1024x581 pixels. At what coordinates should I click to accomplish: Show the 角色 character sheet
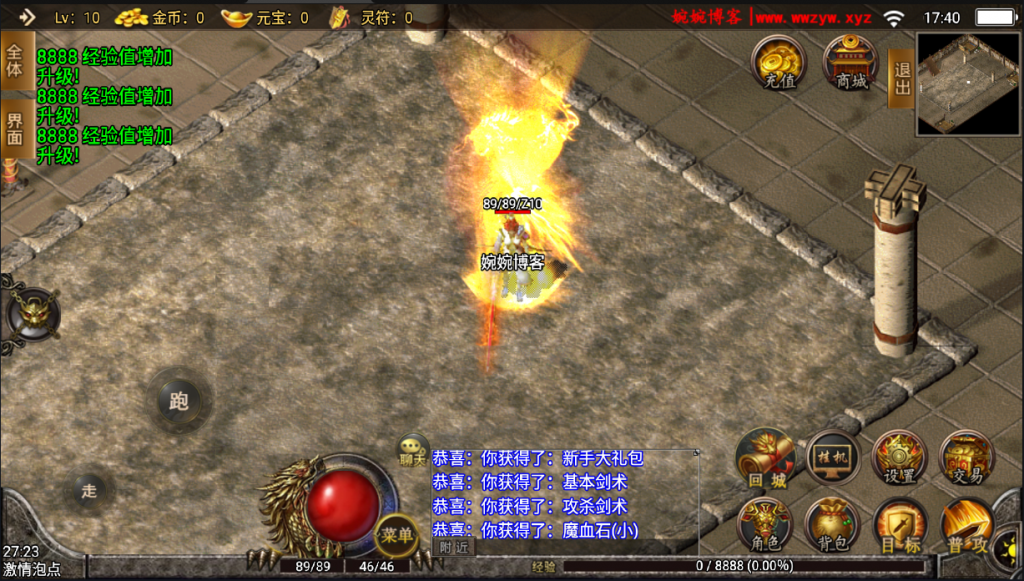(766, 526)
